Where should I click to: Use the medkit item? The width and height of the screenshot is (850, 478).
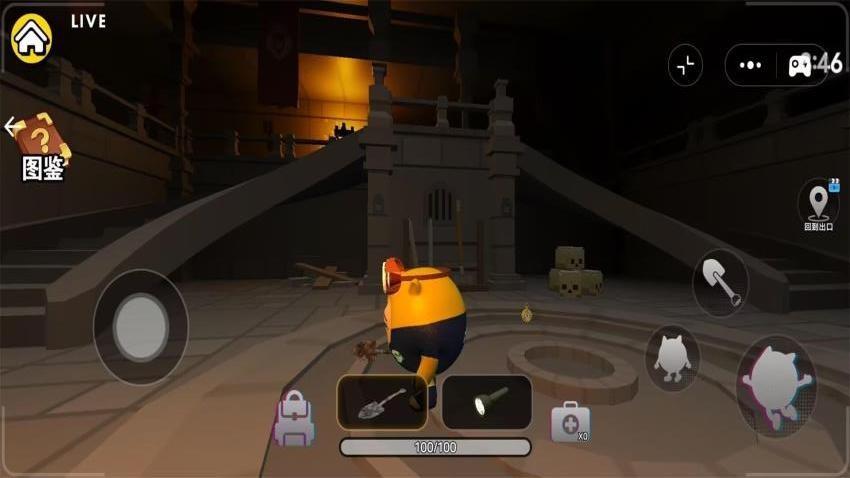pos(570,421)
